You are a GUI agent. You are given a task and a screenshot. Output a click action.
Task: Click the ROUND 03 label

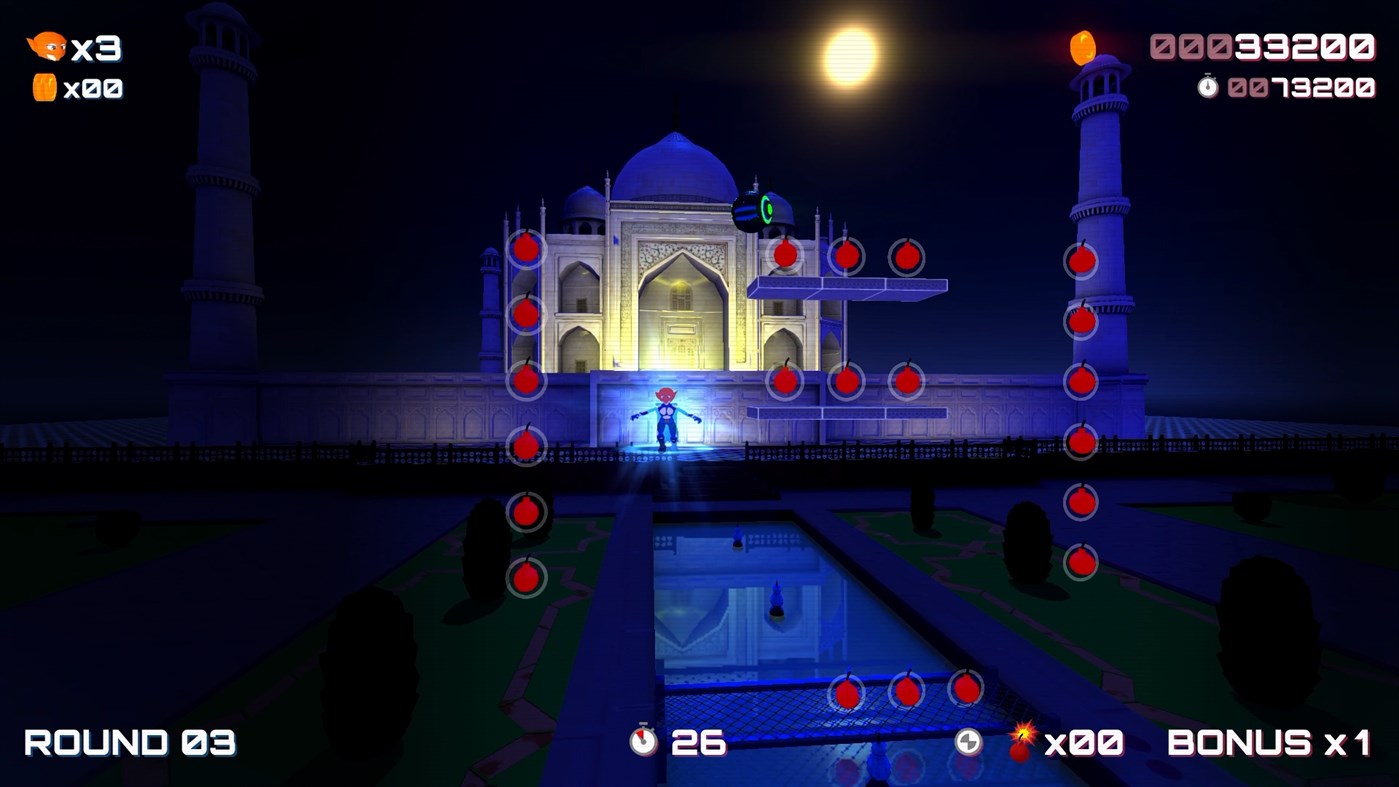click(x=128, y=742)
